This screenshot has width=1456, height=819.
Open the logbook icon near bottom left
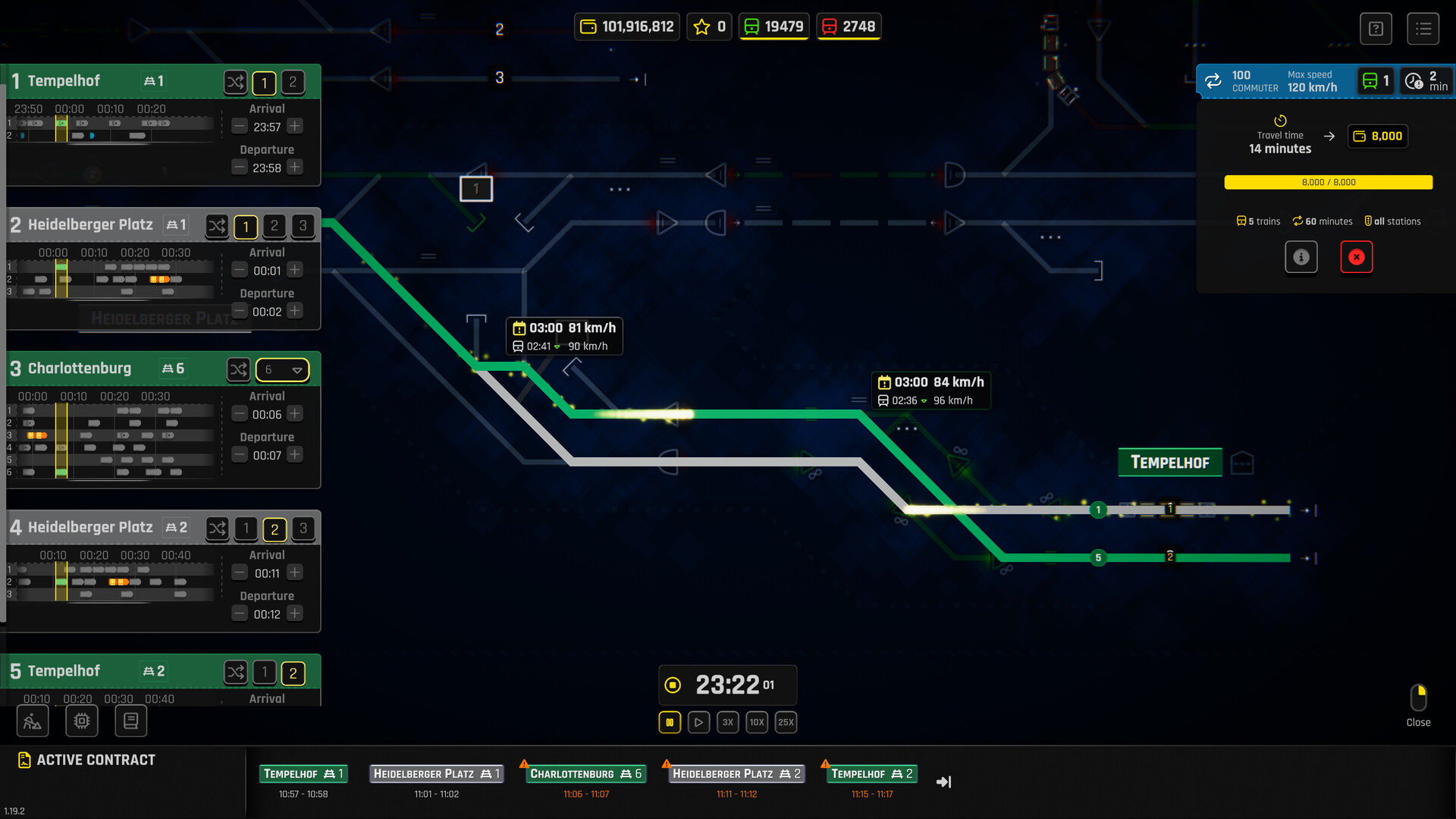(x=130, y=720)
